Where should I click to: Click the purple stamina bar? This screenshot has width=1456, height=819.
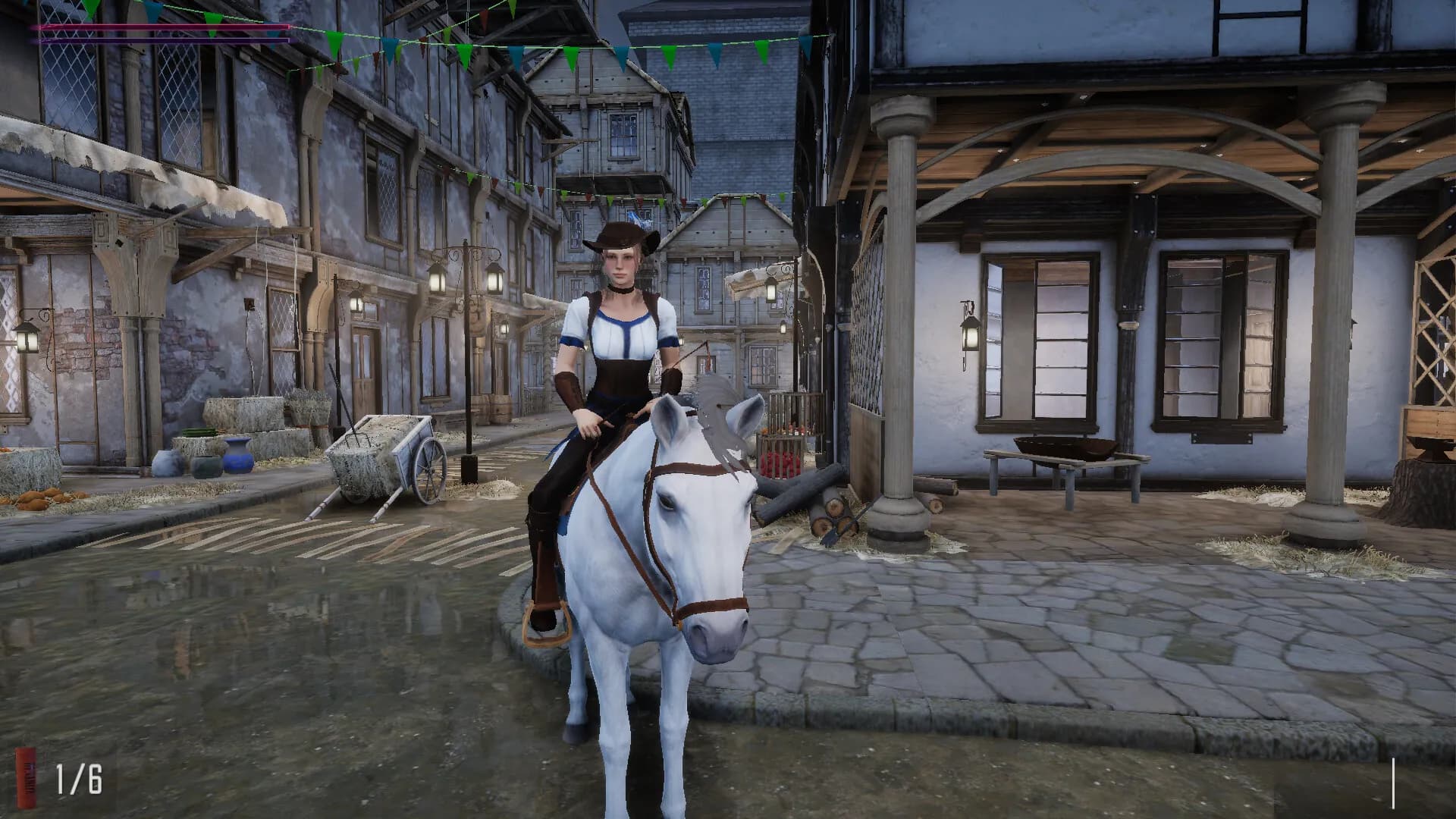point(163,39)
